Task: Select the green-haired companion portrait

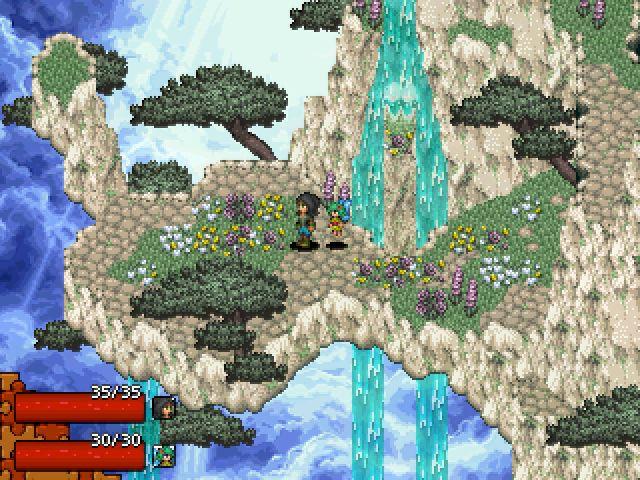Action: [x=161, y=456]
